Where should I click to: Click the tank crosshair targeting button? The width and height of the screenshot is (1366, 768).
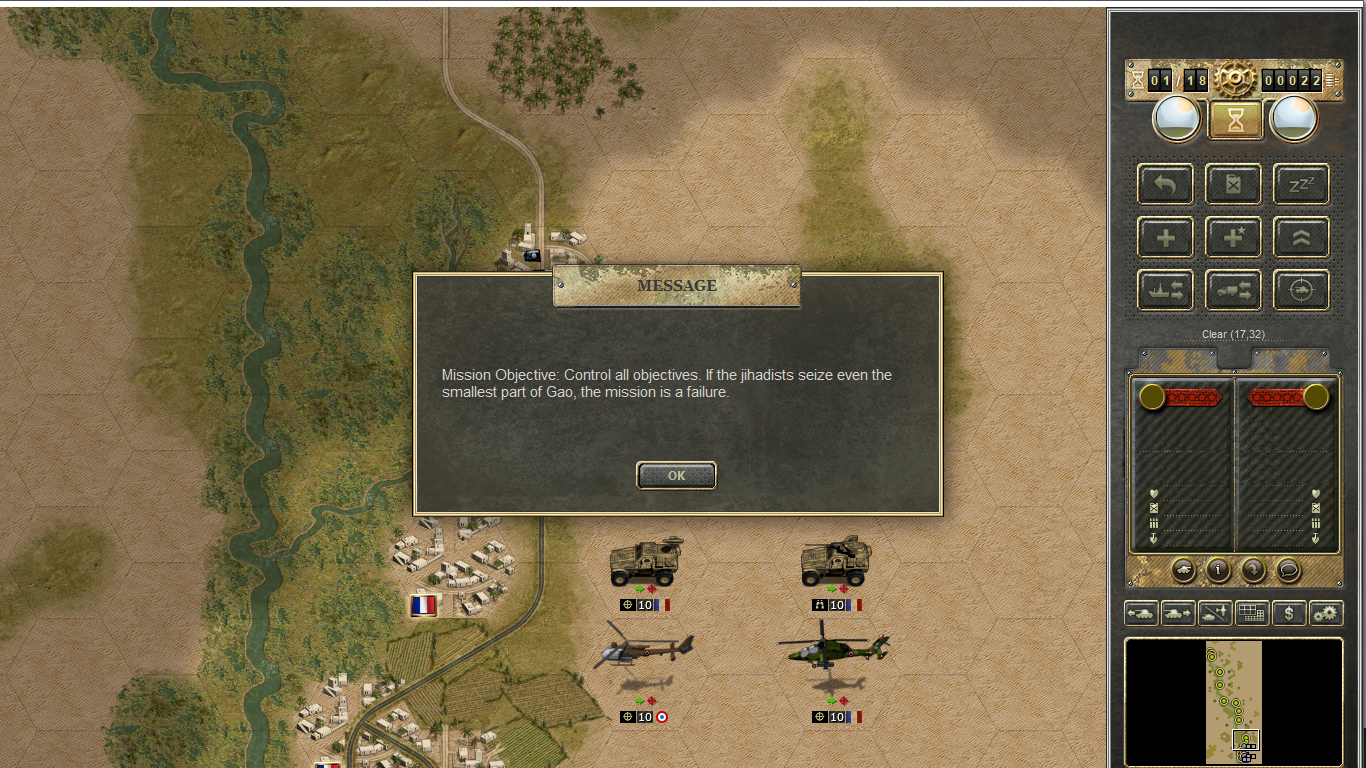(1301, 291)
